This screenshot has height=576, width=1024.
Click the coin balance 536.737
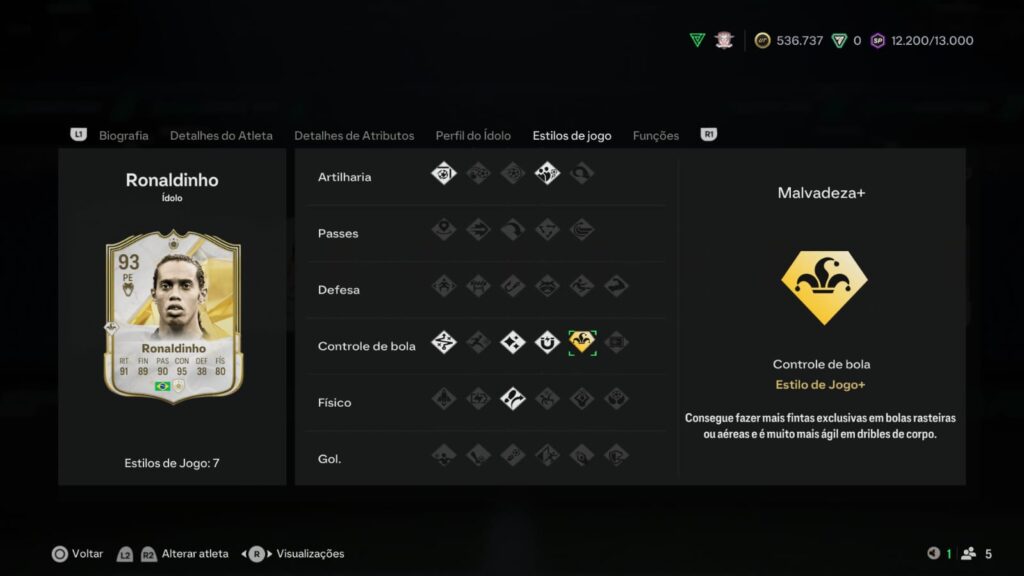799,41
